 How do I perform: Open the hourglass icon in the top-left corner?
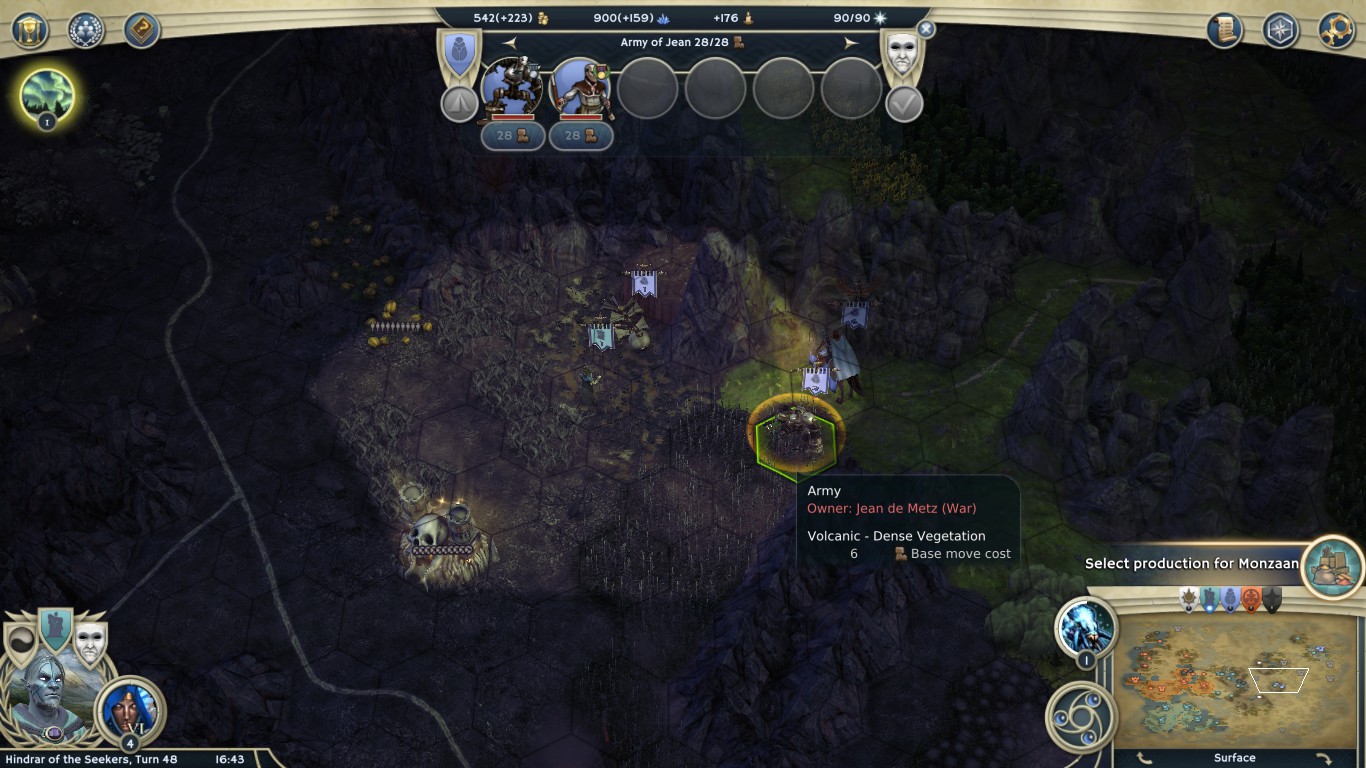[30, 29]
